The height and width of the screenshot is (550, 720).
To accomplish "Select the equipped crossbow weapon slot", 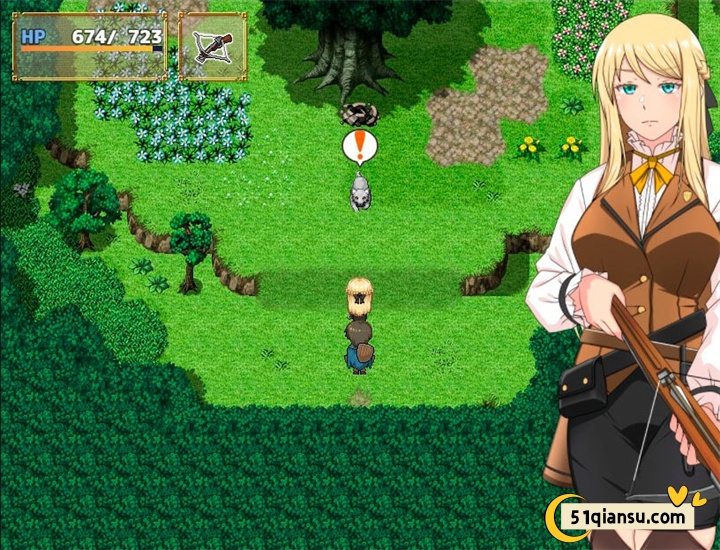I will coord(212,46).
